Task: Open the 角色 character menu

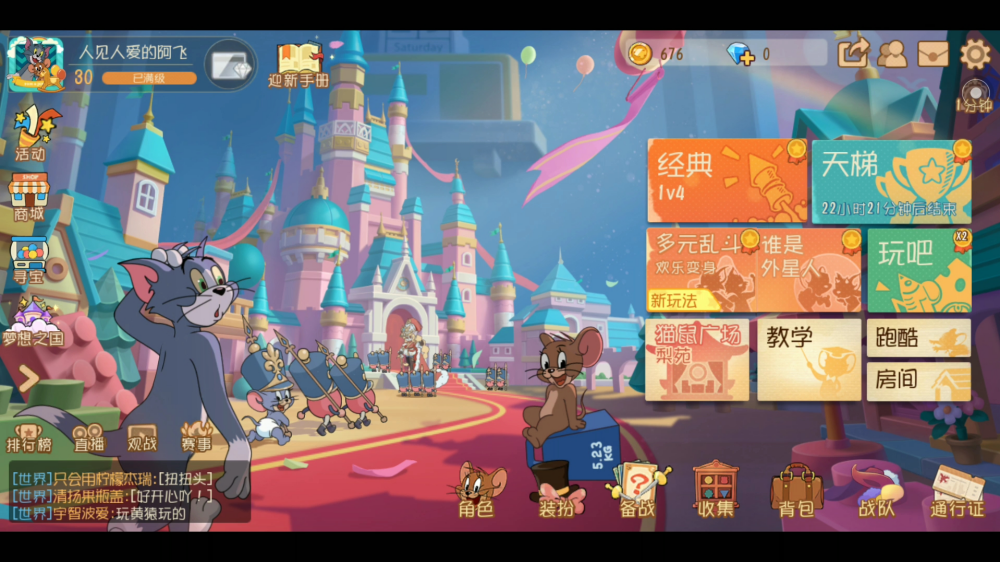Action: coord(477,491)
